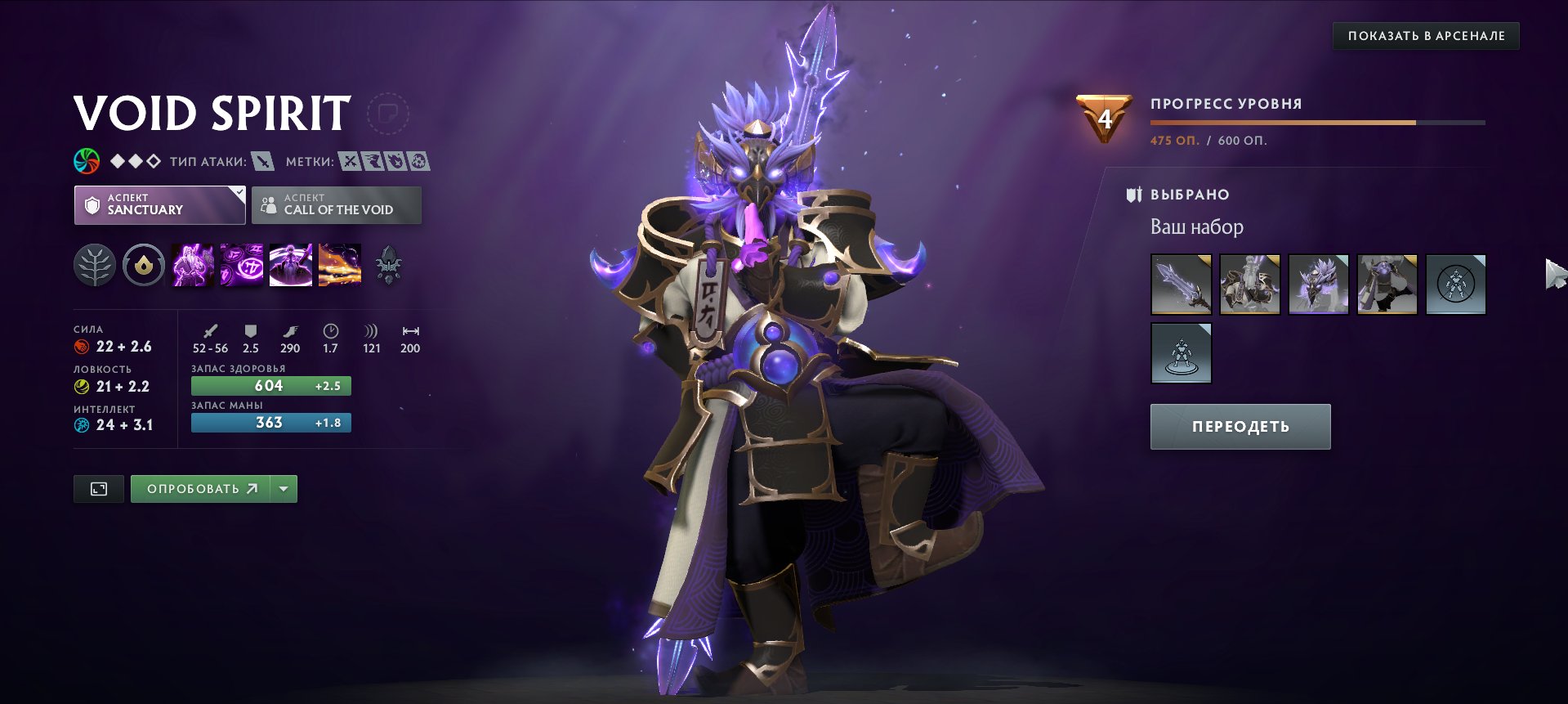Select the Void Spirit facet/aspect hero complexity icon
The height and width of the screenshot is (704, 1568).
click(135, 161)
